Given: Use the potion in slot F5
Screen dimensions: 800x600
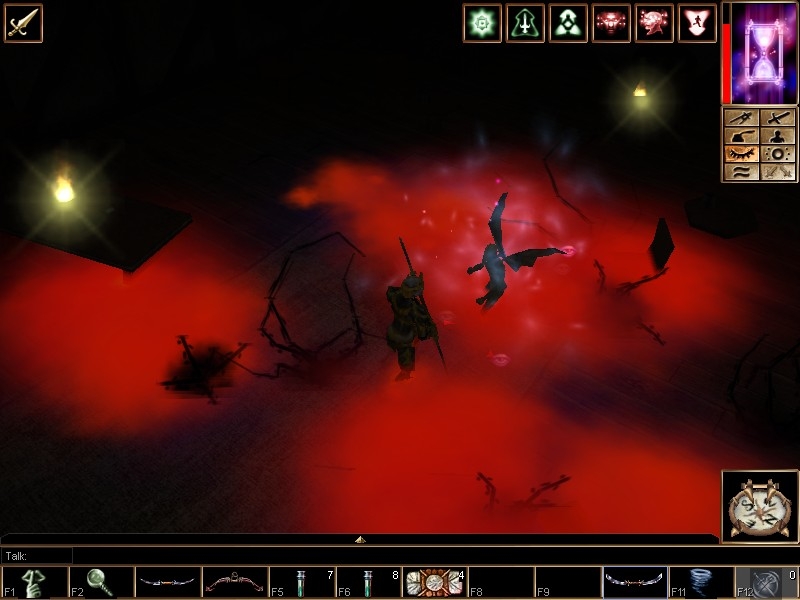Looking at the screenshot, I should [302, 582].
